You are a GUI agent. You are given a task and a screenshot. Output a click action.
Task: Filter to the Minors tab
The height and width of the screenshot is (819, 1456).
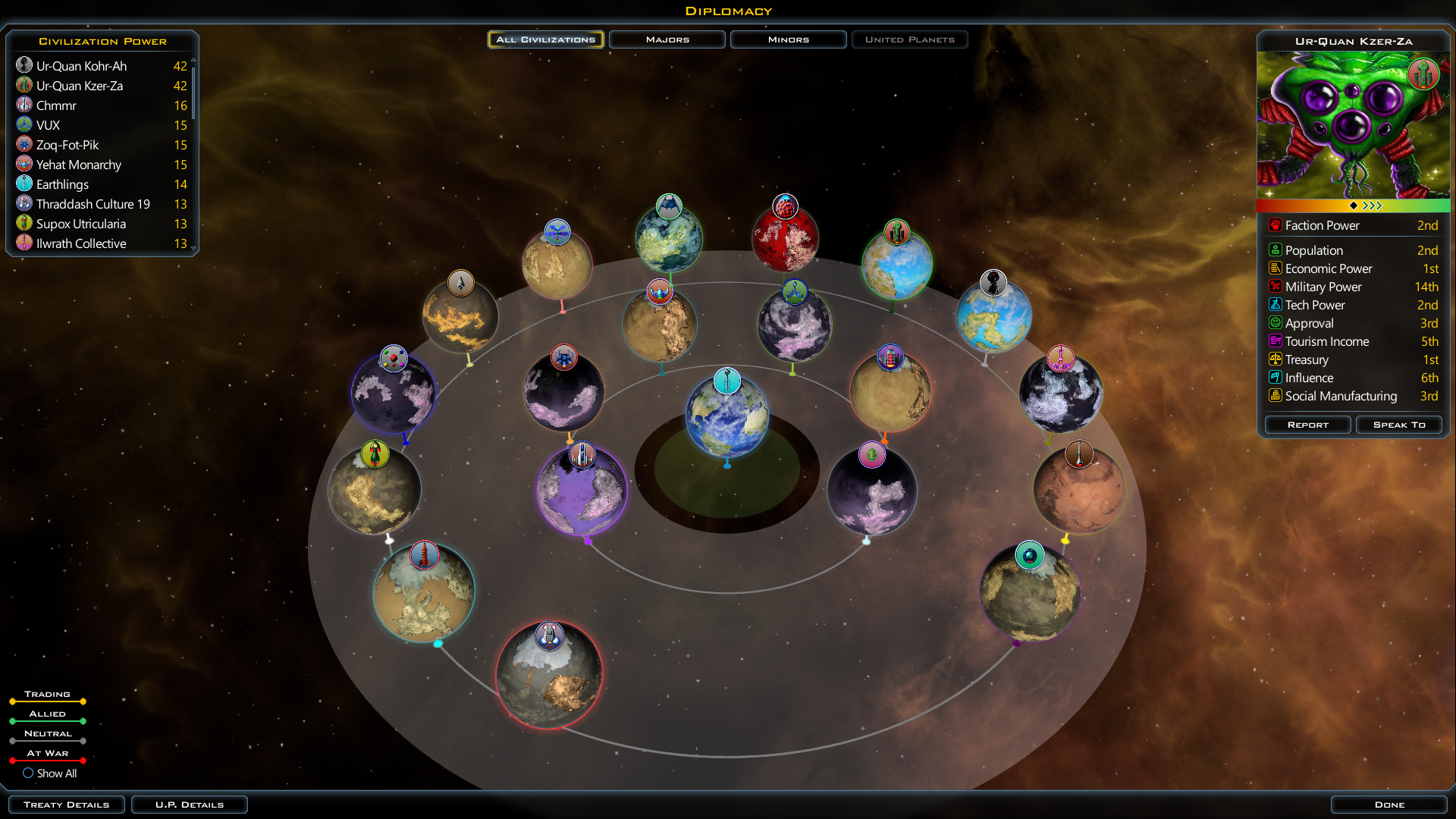point(788,39)
